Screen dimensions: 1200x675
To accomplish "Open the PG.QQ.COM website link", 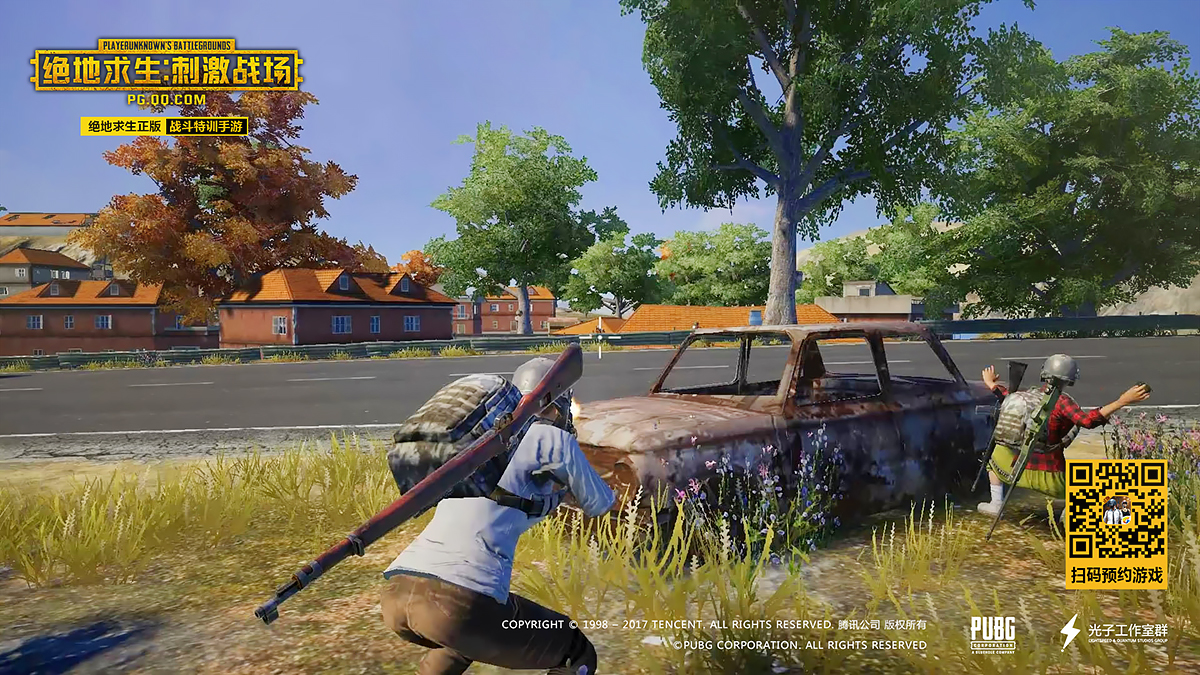I will tap(166, 99).
